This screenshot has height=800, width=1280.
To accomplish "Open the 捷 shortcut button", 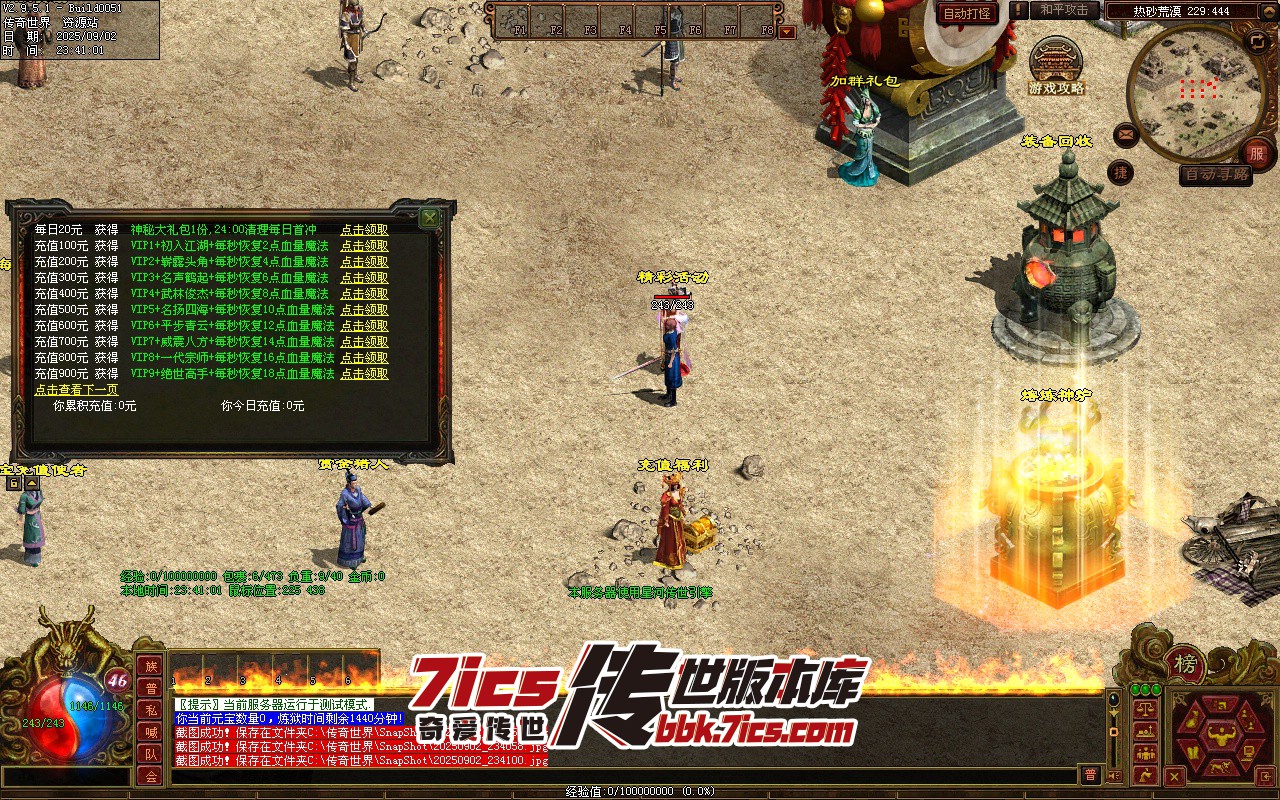I will [1121, 172].
